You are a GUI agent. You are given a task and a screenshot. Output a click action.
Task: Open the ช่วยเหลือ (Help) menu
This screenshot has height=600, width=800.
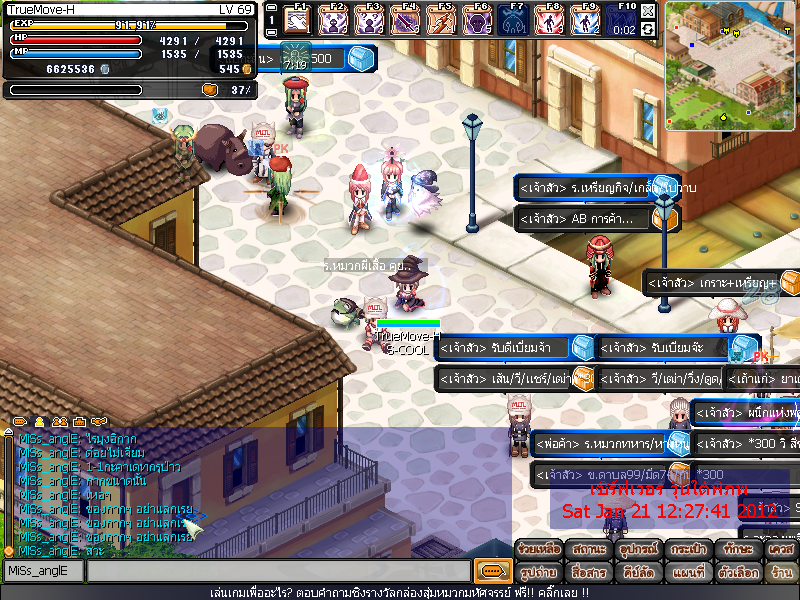(539, 550)
